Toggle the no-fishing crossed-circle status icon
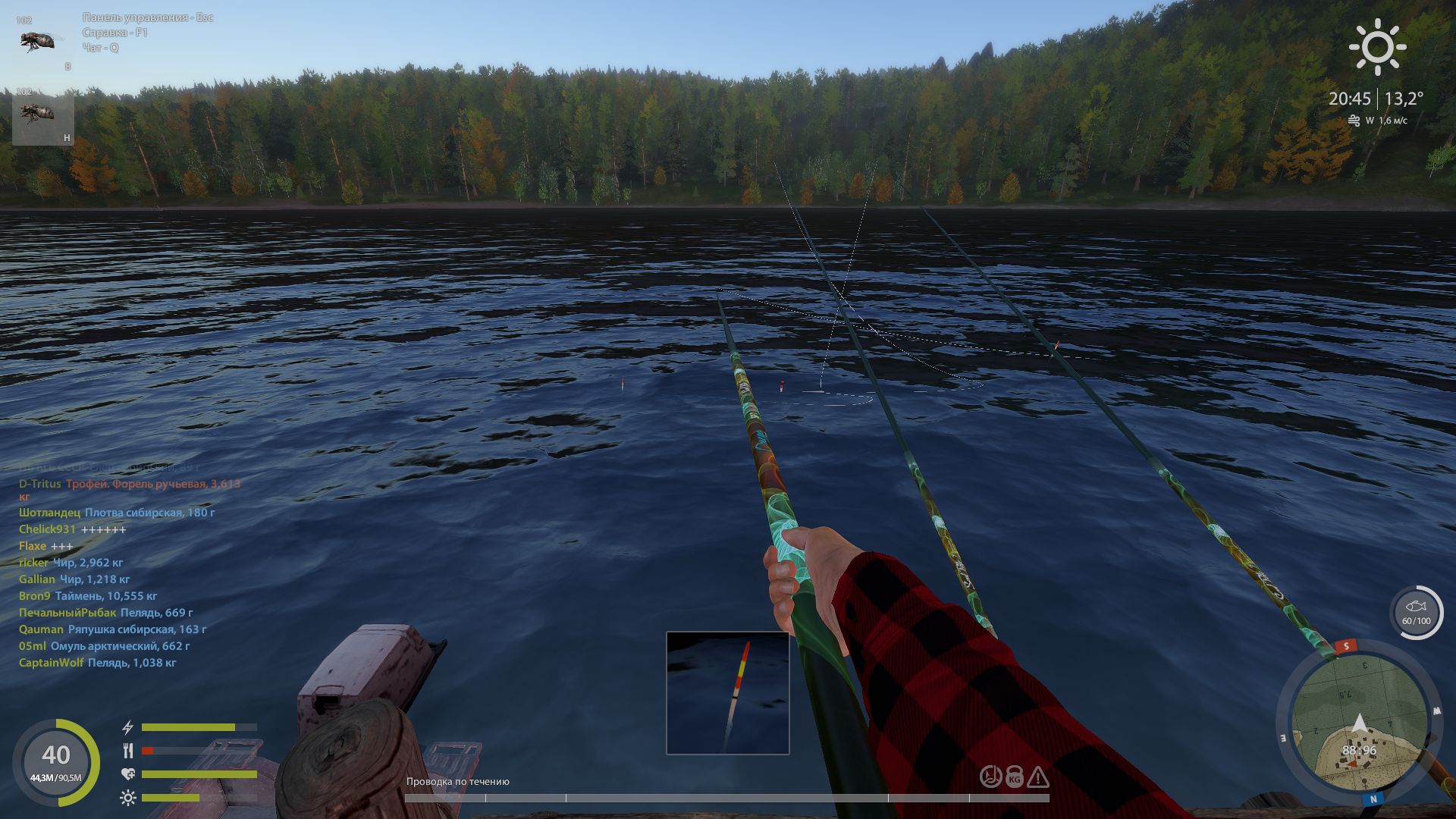This screenshot has height=819, width=1456. (990, 777)
